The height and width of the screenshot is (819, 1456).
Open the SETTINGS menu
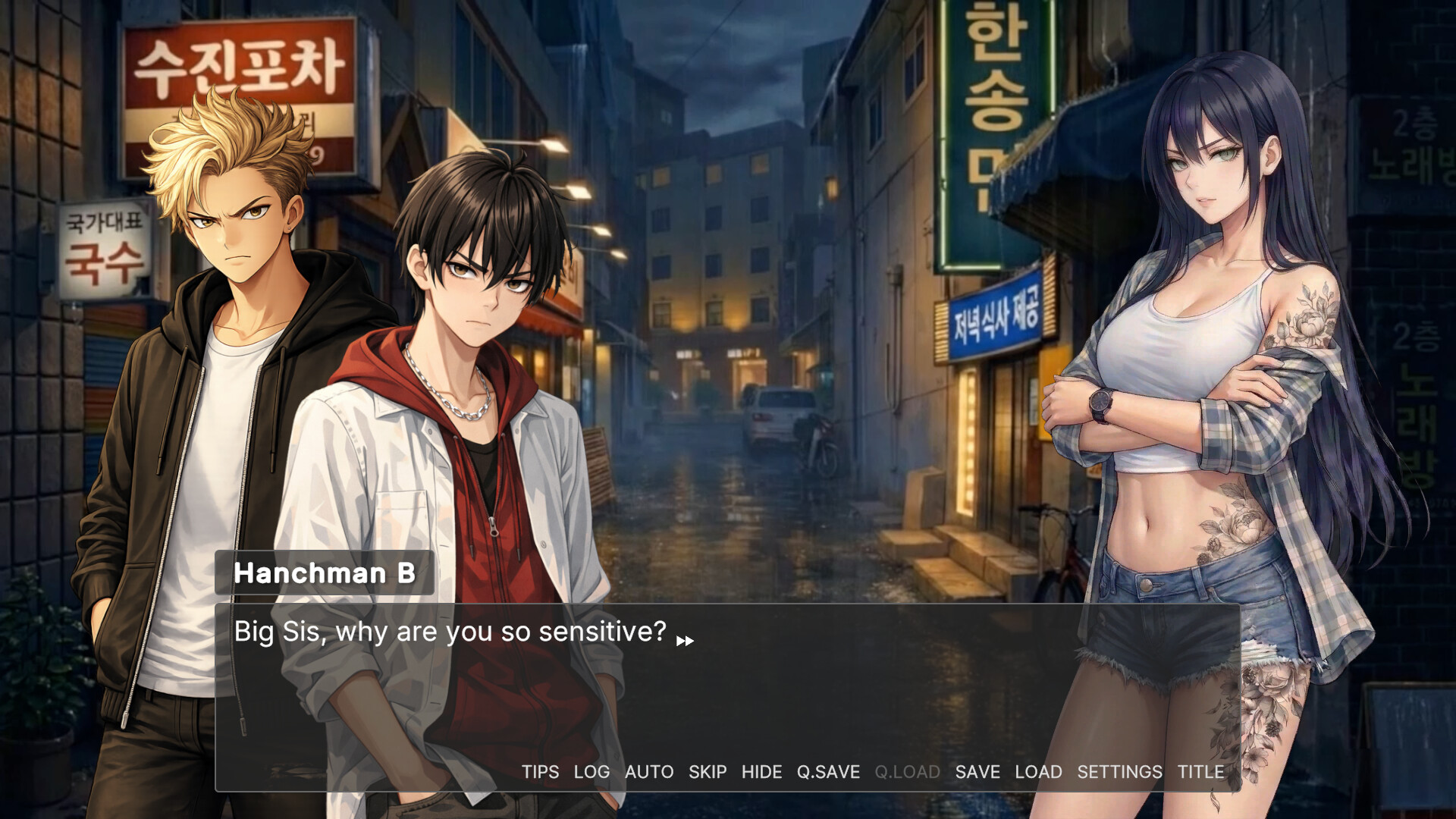1119,772
